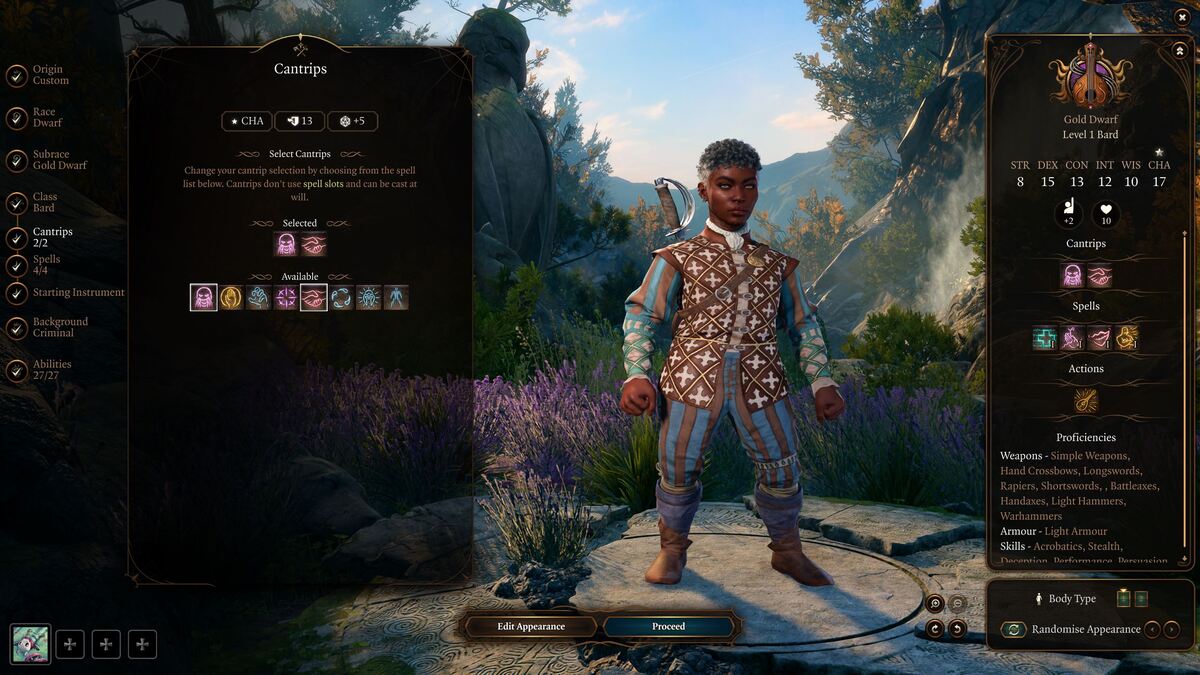Select the second Body Type option
The height and width of the screenshot is (675, 1200).
coord(1141,599)
